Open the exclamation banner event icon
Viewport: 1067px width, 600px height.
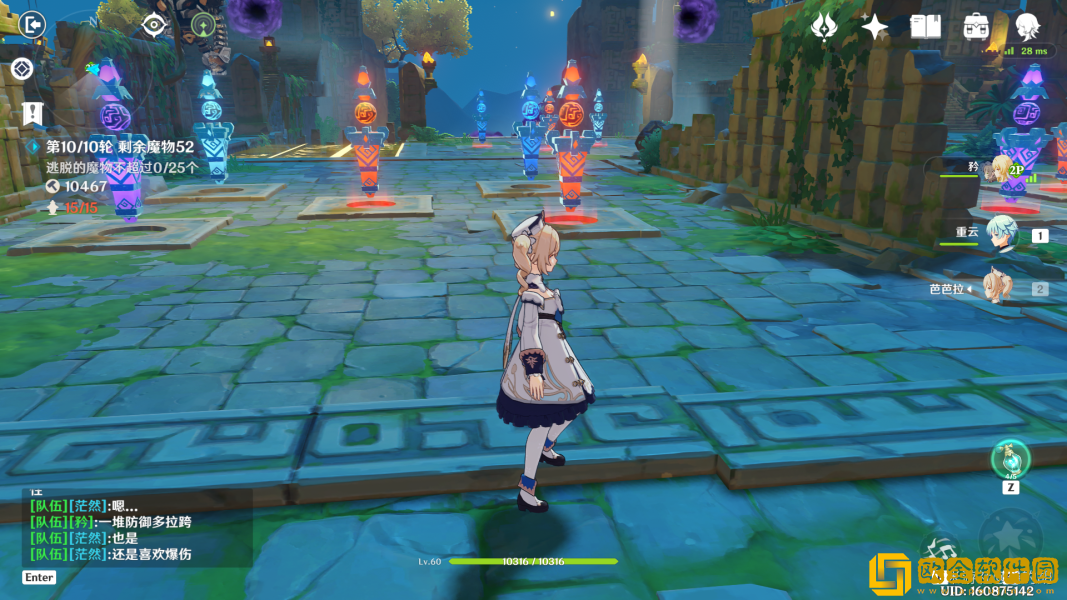click(x=33, y=112)
